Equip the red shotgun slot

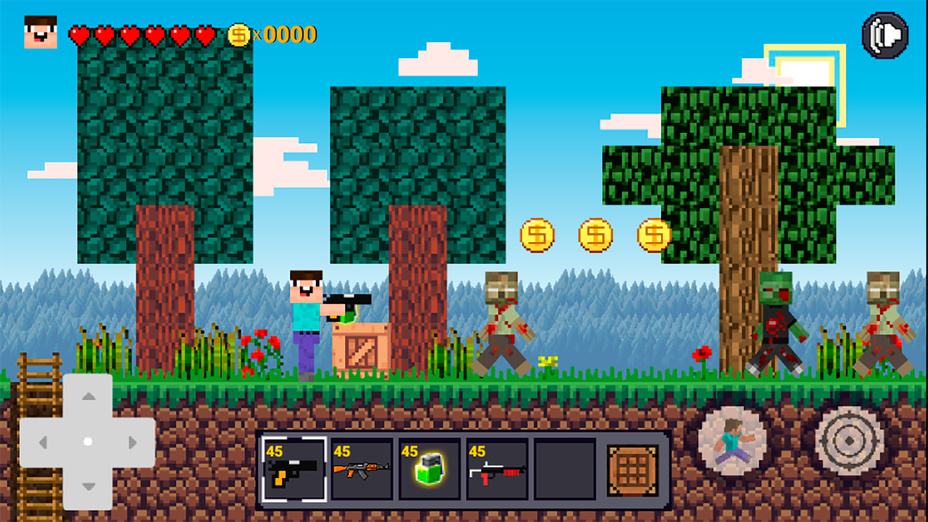tap(497, 469)
